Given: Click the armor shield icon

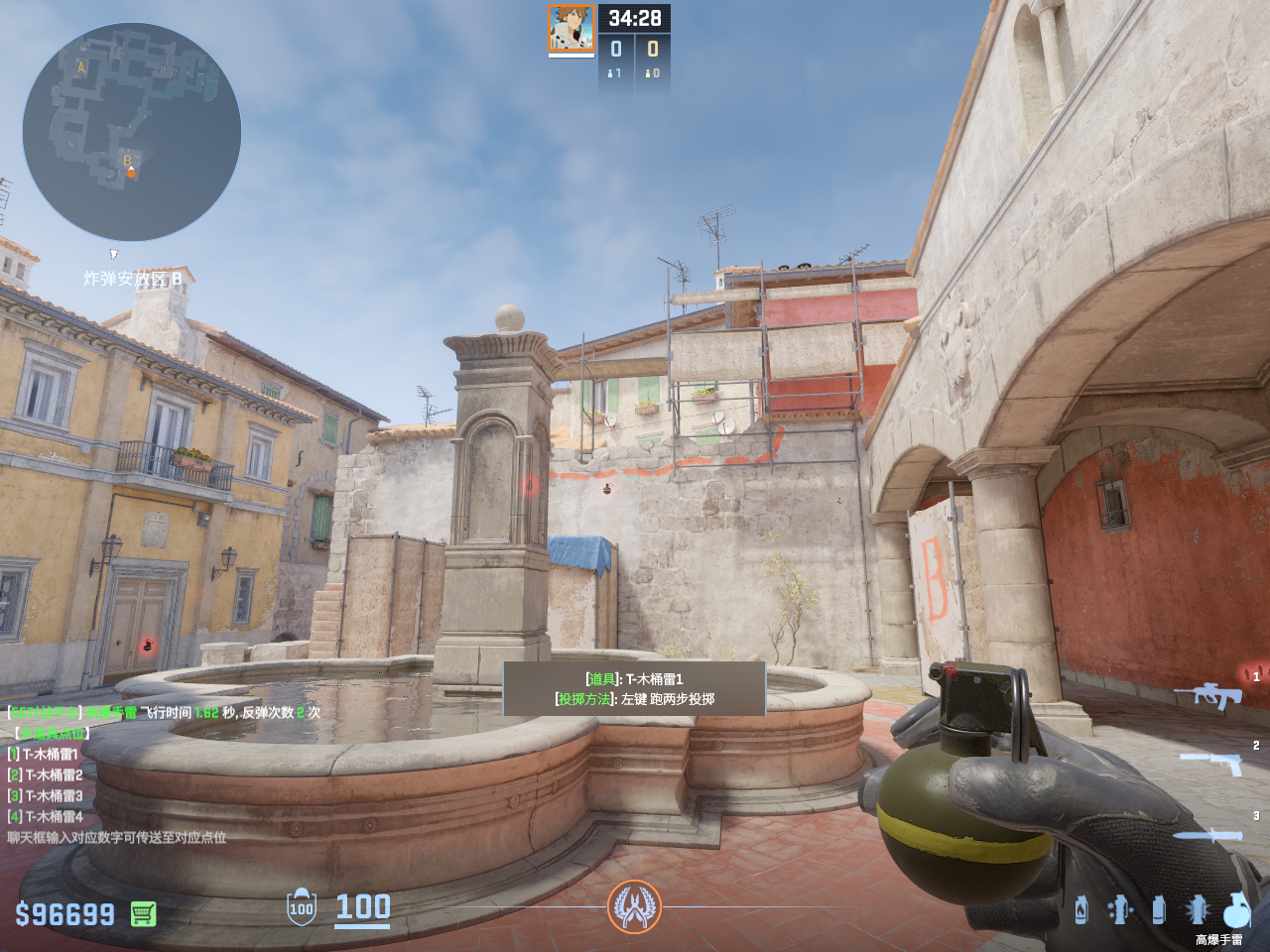Looking at the screenshot, I should tap(302, 906).
